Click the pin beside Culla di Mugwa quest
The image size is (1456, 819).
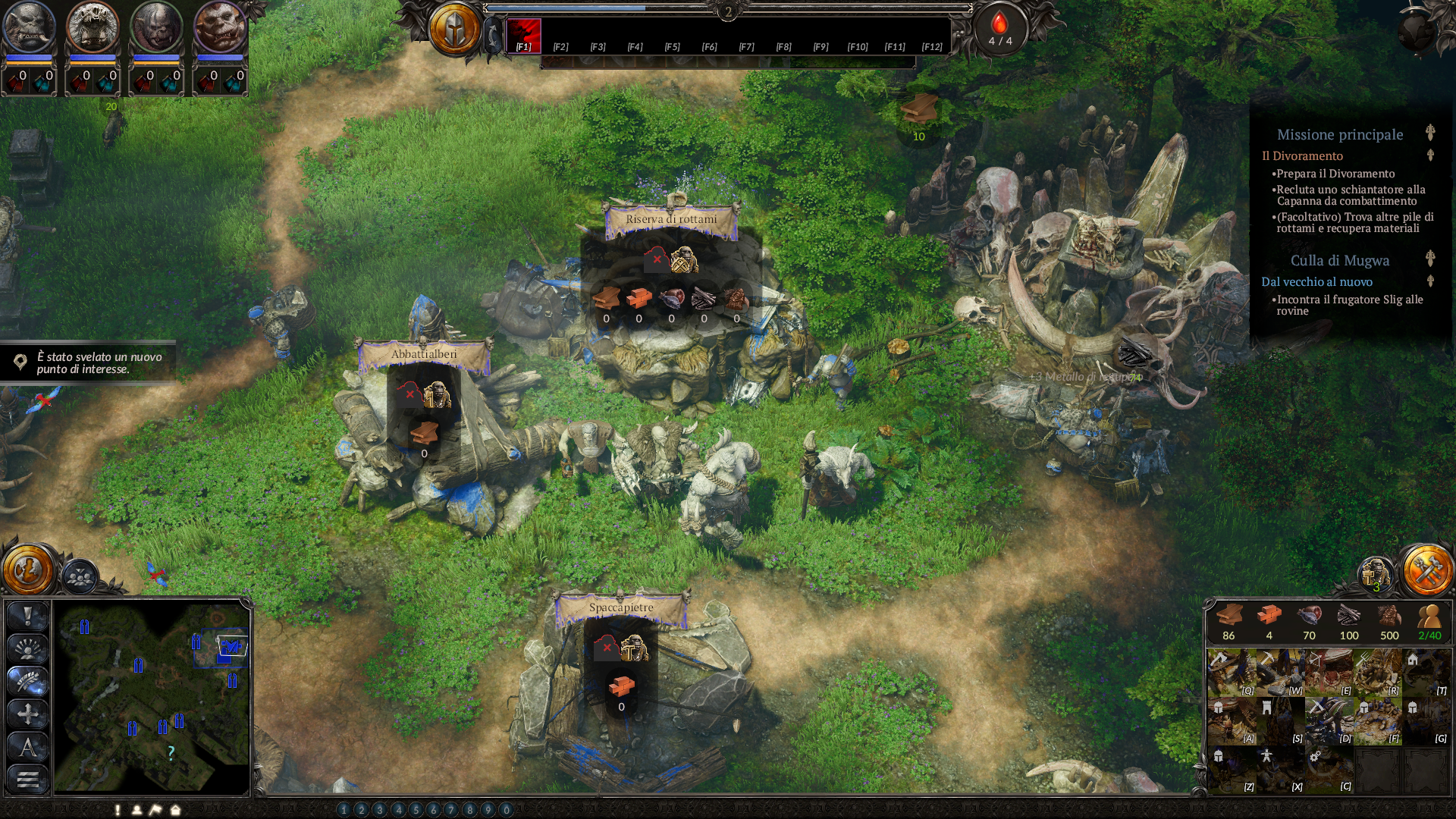coord(1429,258)
